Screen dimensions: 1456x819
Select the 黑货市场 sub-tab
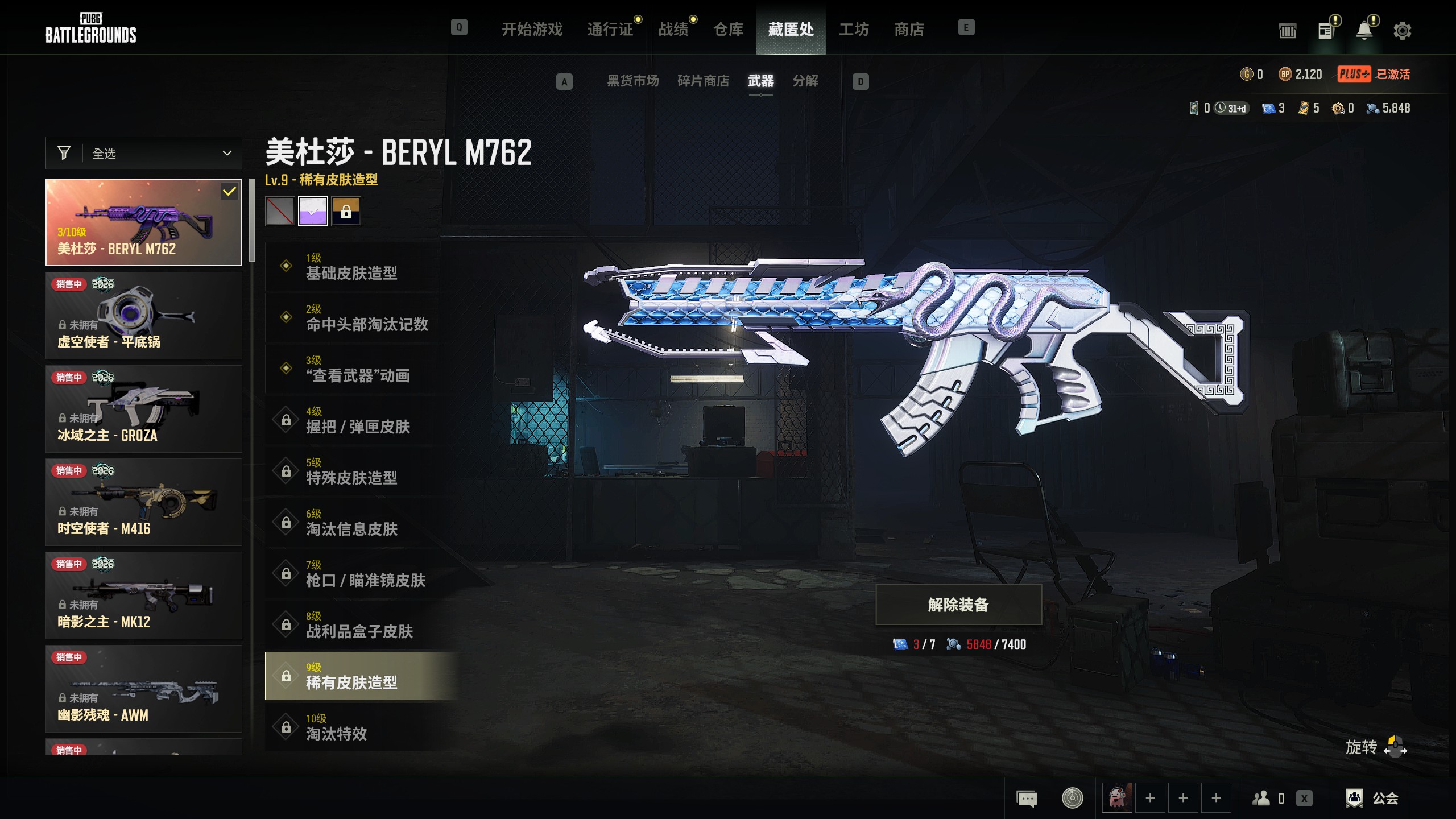point(632,81)
